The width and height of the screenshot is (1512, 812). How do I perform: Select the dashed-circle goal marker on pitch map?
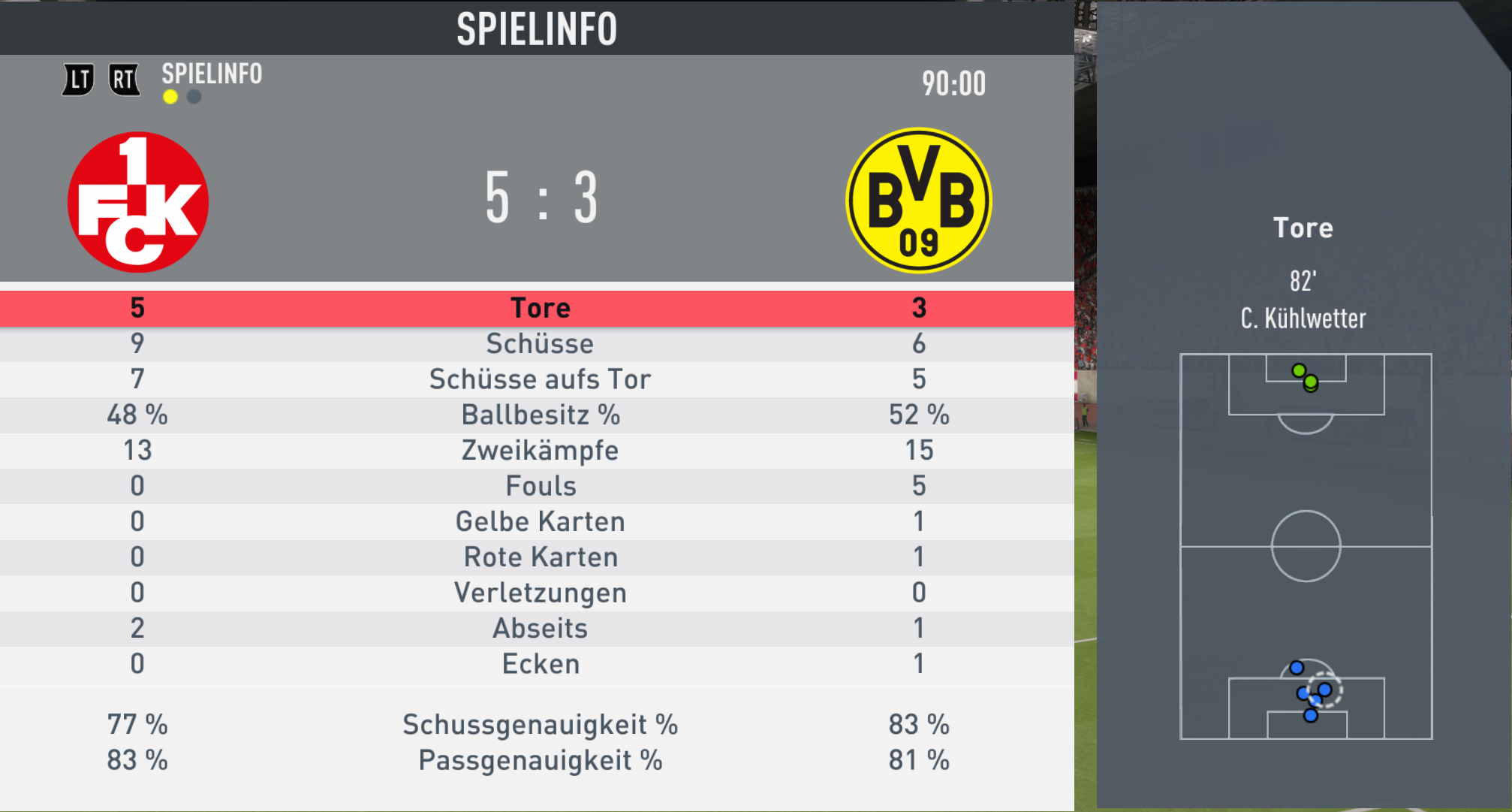1324,690
